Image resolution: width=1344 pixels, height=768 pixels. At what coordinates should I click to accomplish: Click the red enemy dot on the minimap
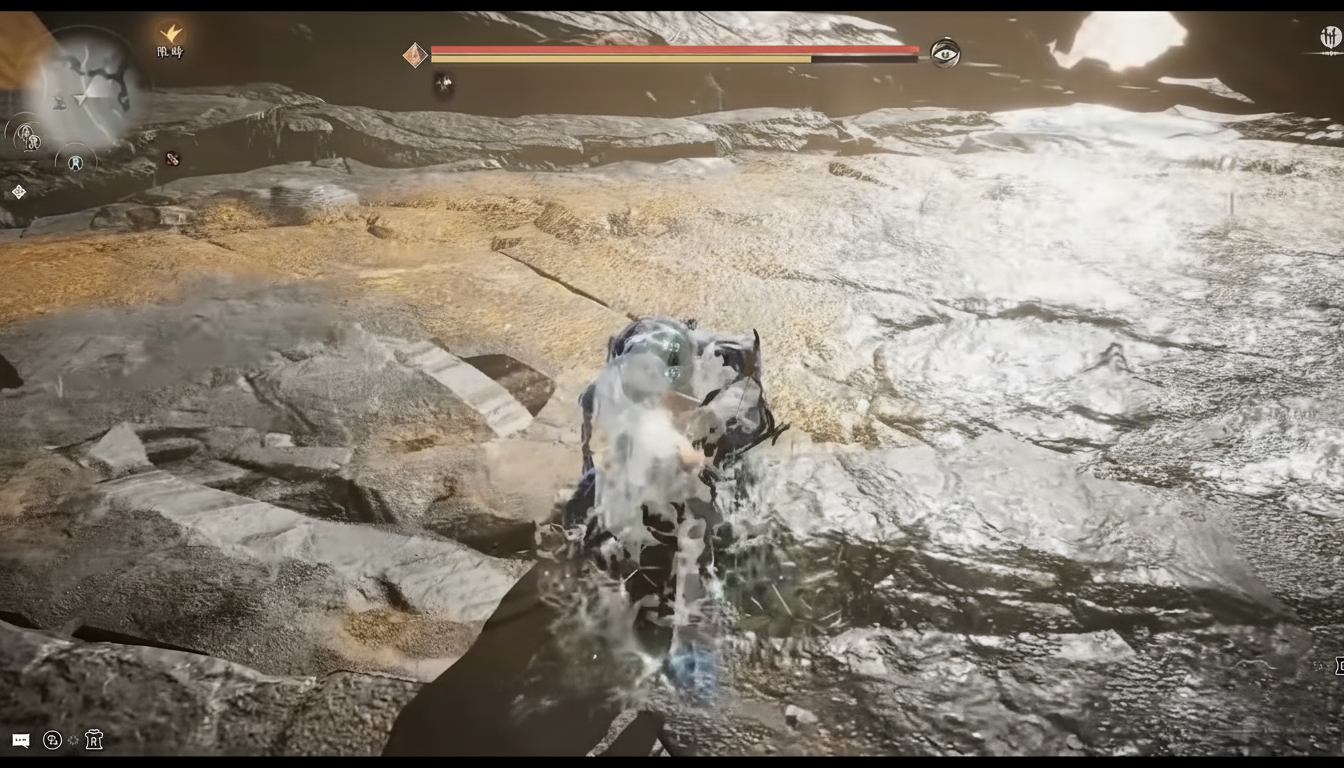(173, 158)
